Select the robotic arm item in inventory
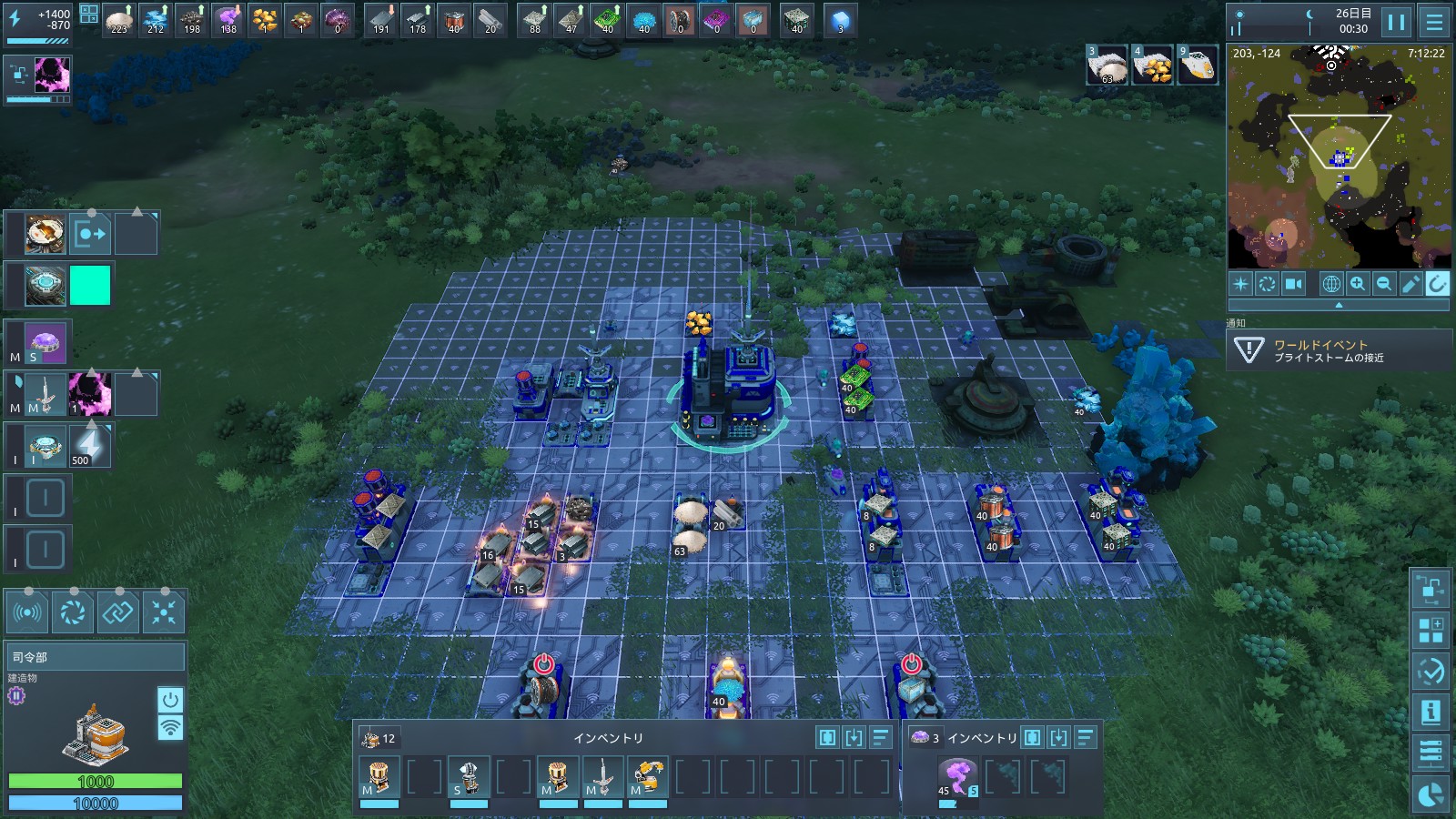This screenshot has height=819, width=1456. coord(647,777)
